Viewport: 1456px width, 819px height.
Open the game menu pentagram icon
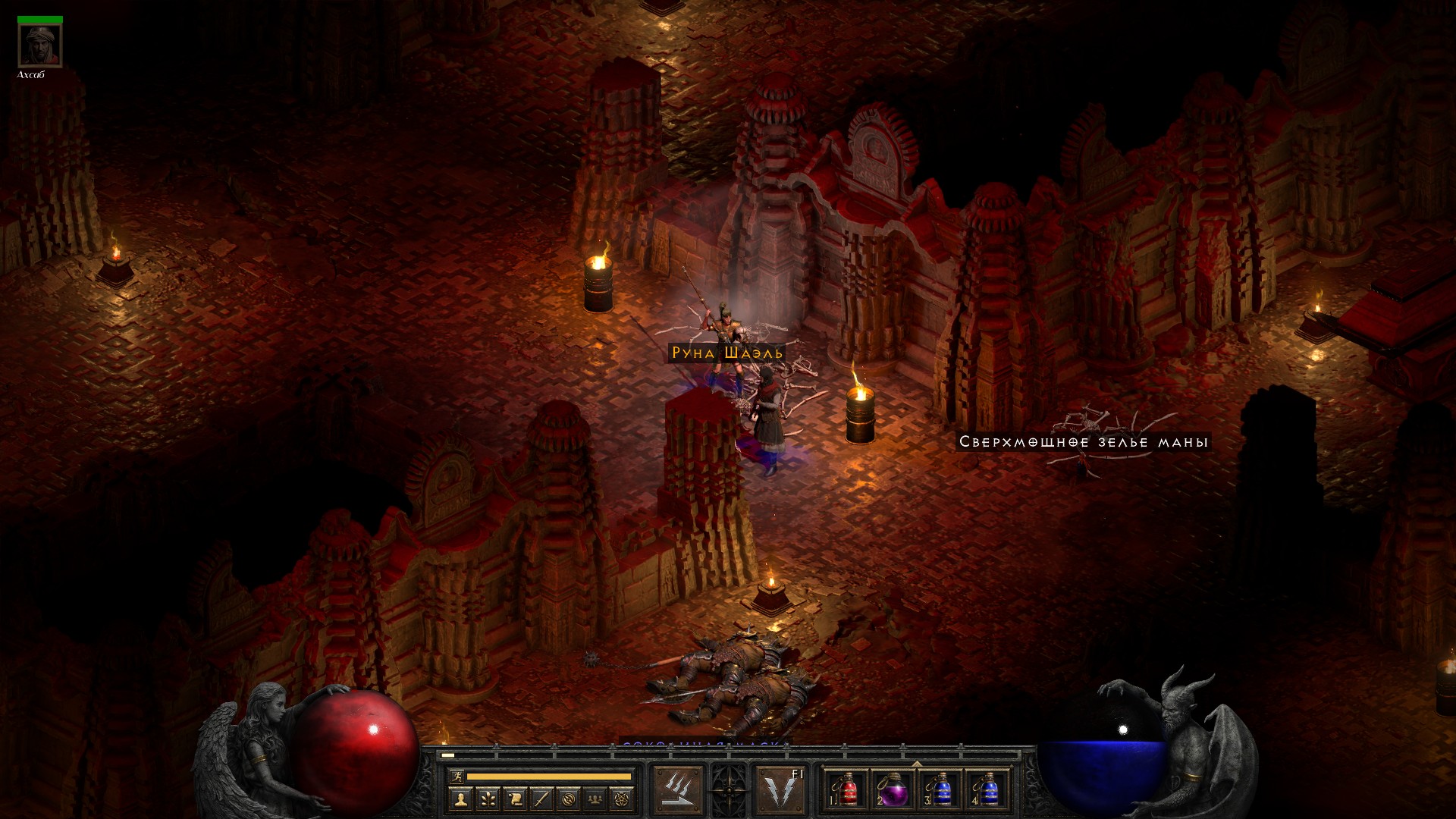623,799
